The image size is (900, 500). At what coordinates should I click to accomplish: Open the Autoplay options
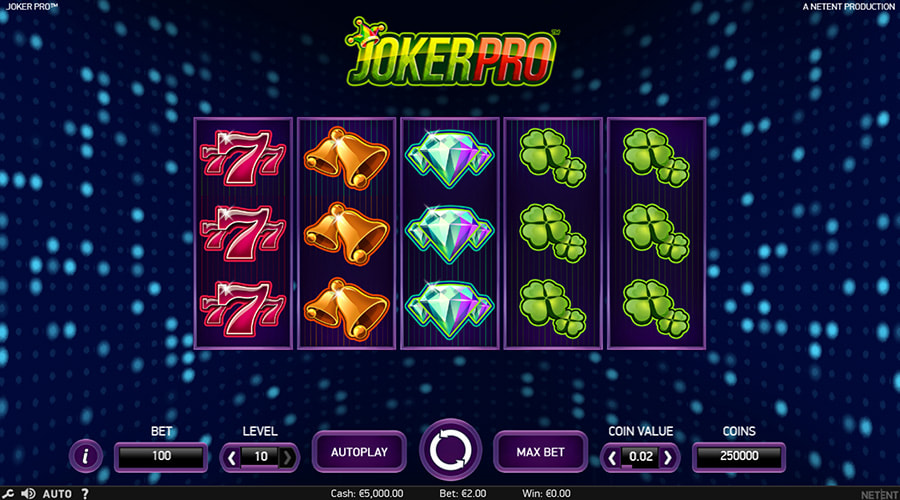click(x=359, y=452)
